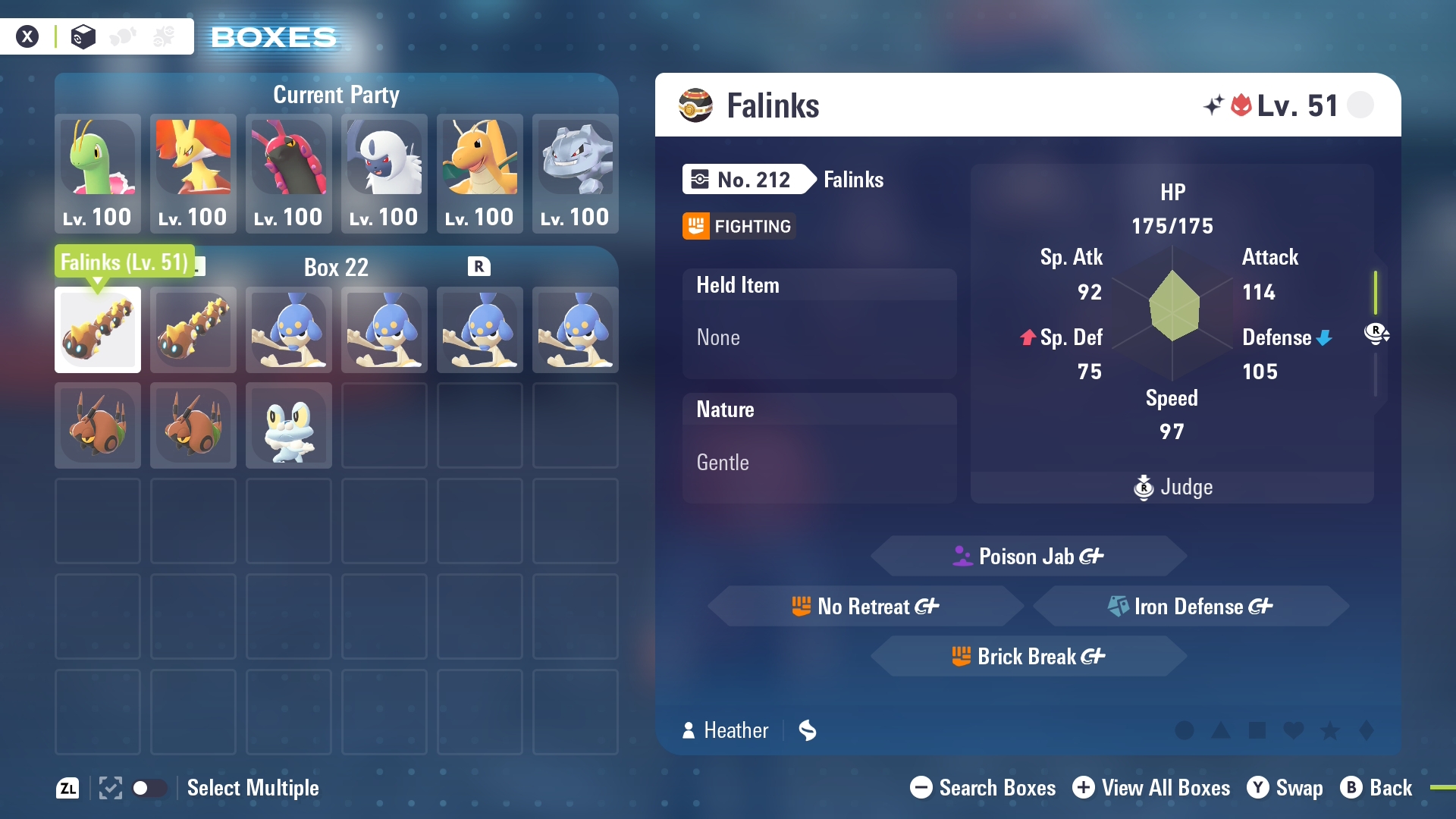1456x819 pixels.
Task: Select the Froakie in Box 22
Action: pos(289,425)
